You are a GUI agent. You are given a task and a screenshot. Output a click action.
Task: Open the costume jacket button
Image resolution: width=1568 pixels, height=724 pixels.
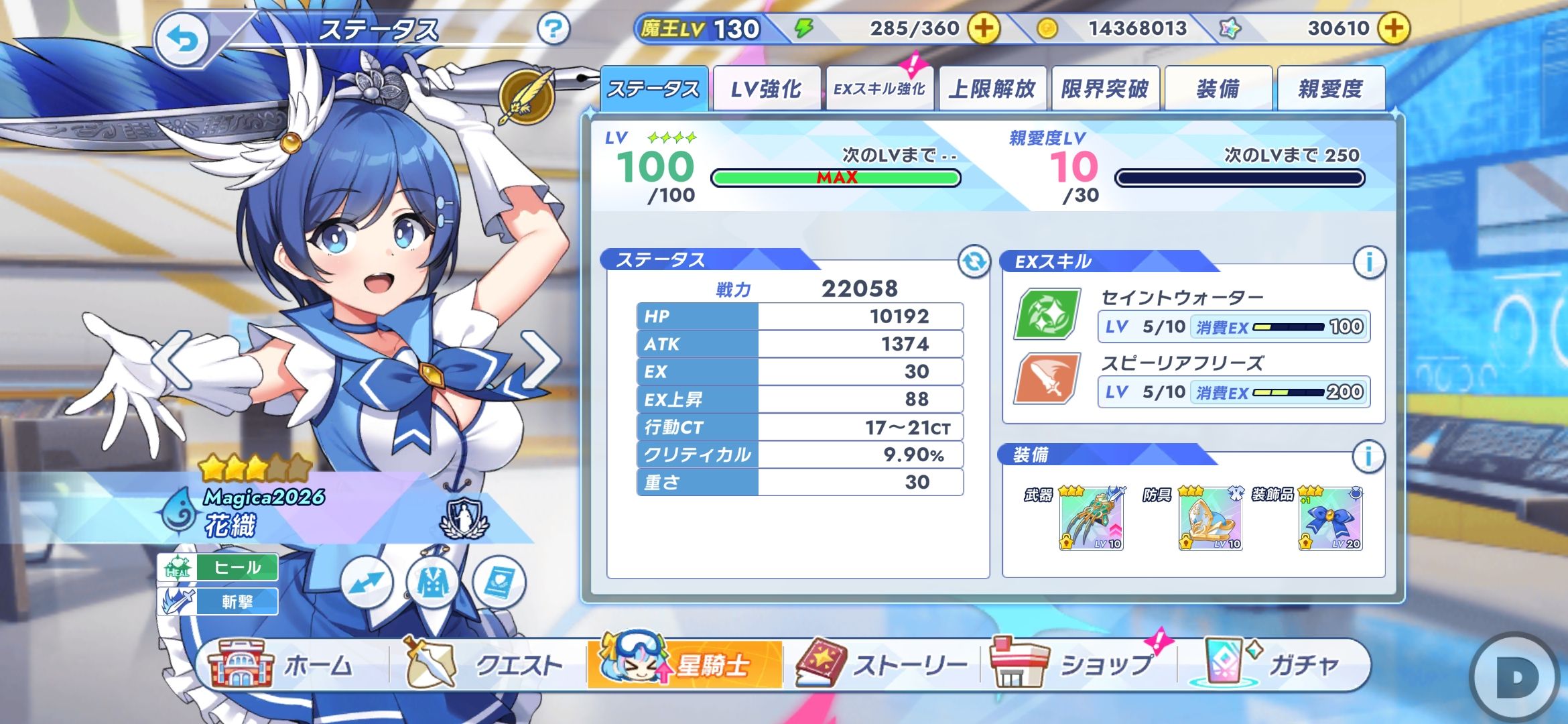click(433, 583)
